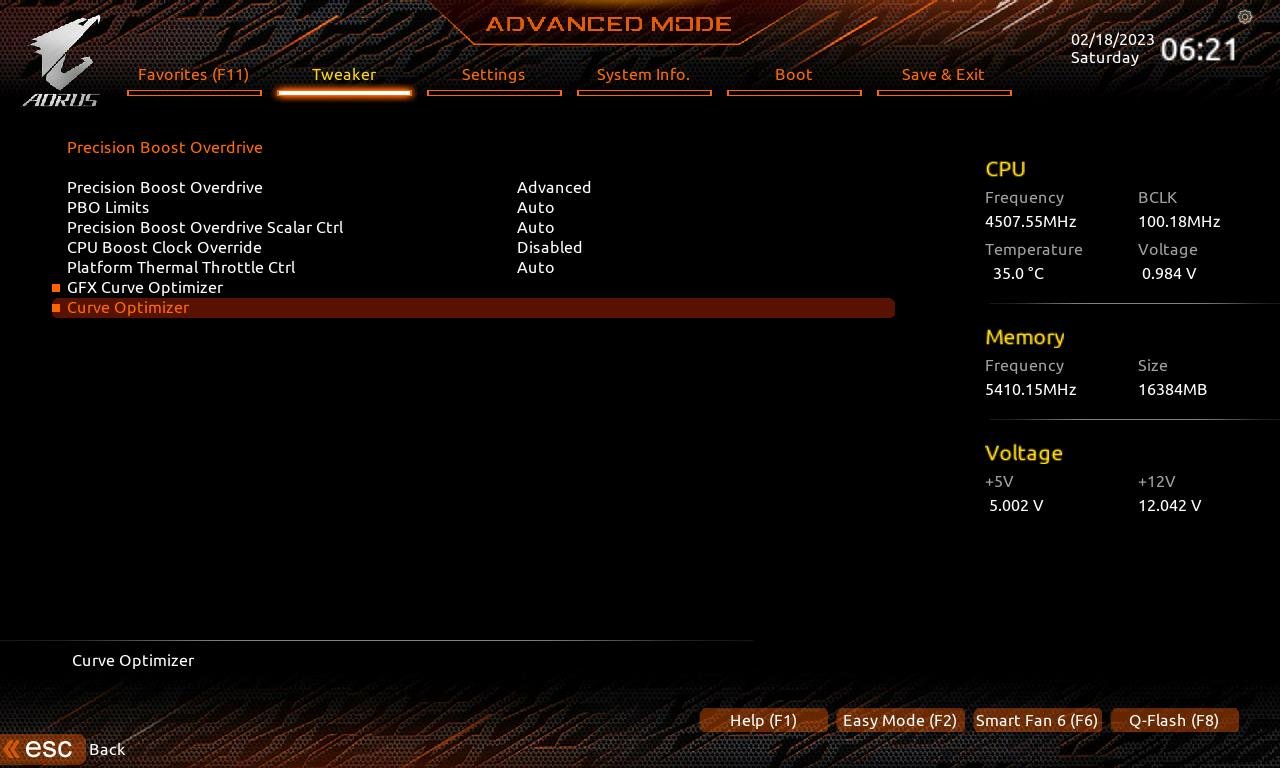Switch to the Settings tab
The height and width of the screenshot is (768, 1280).
494,74
